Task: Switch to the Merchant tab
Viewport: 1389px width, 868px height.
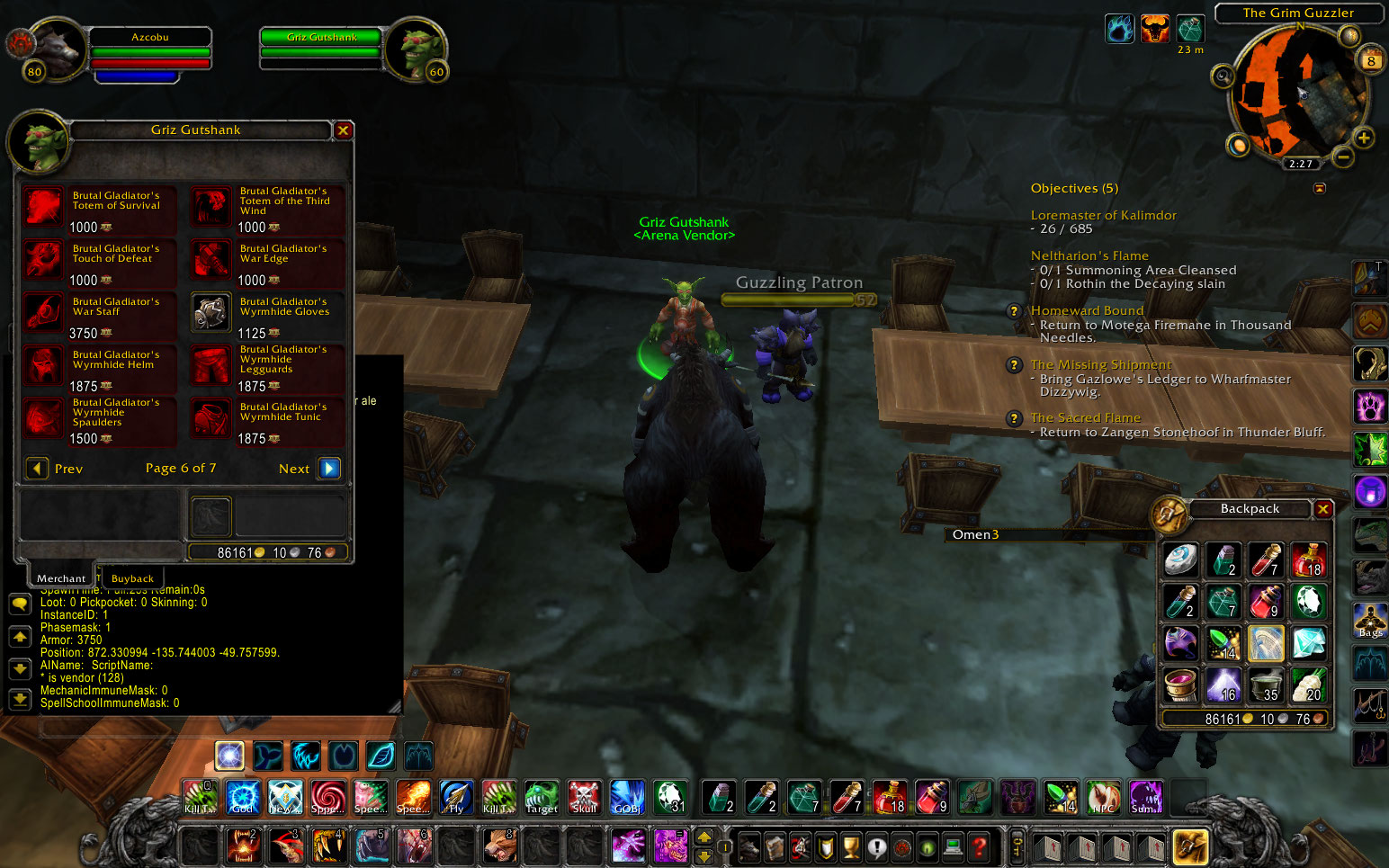Action: pyautogui.click(x=59, y=577)
